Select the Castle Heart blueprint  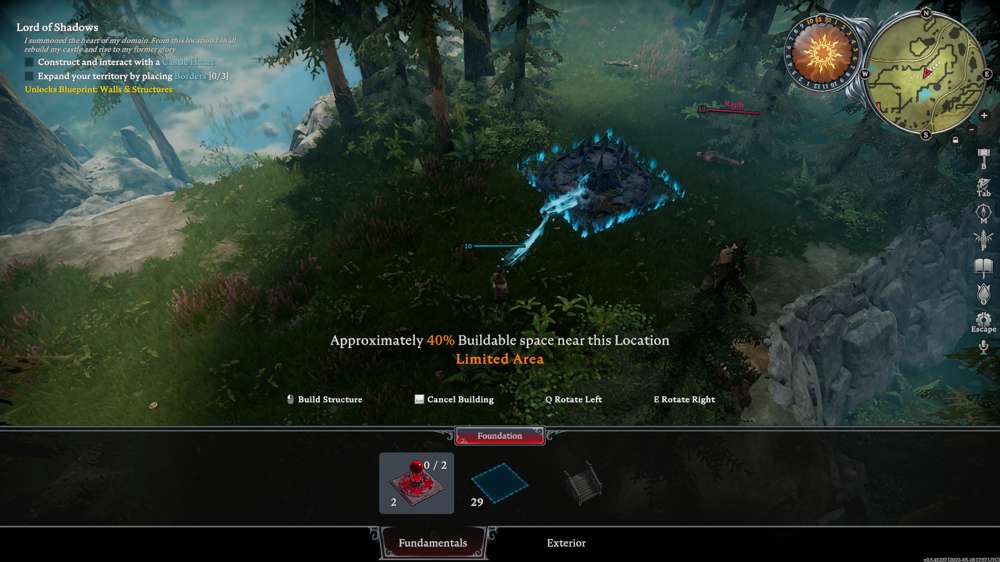click(416, 483)
